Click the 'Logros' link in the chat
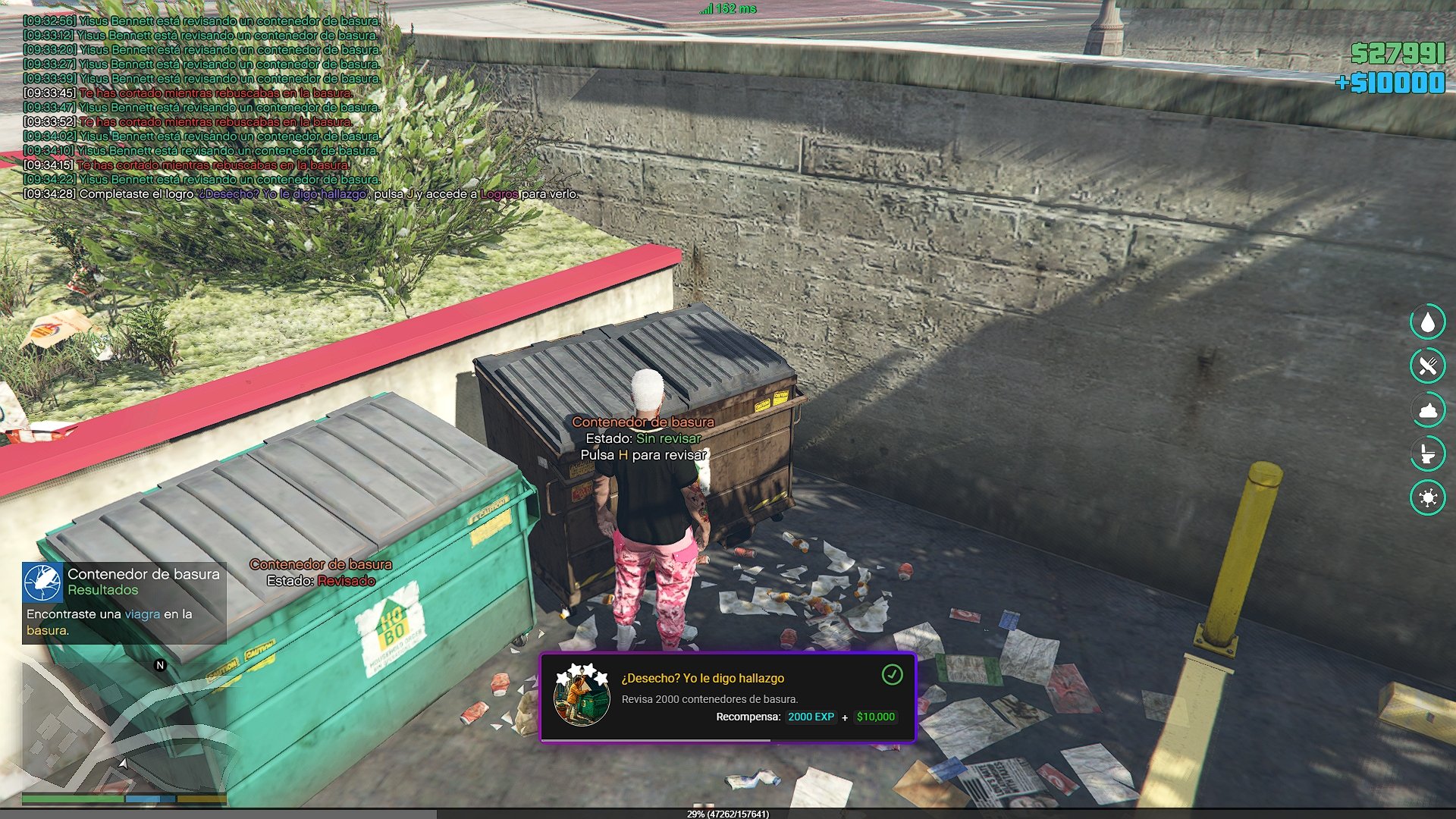Image resolution: width=1456 pixels, height=819 pixels. [499, 194]
